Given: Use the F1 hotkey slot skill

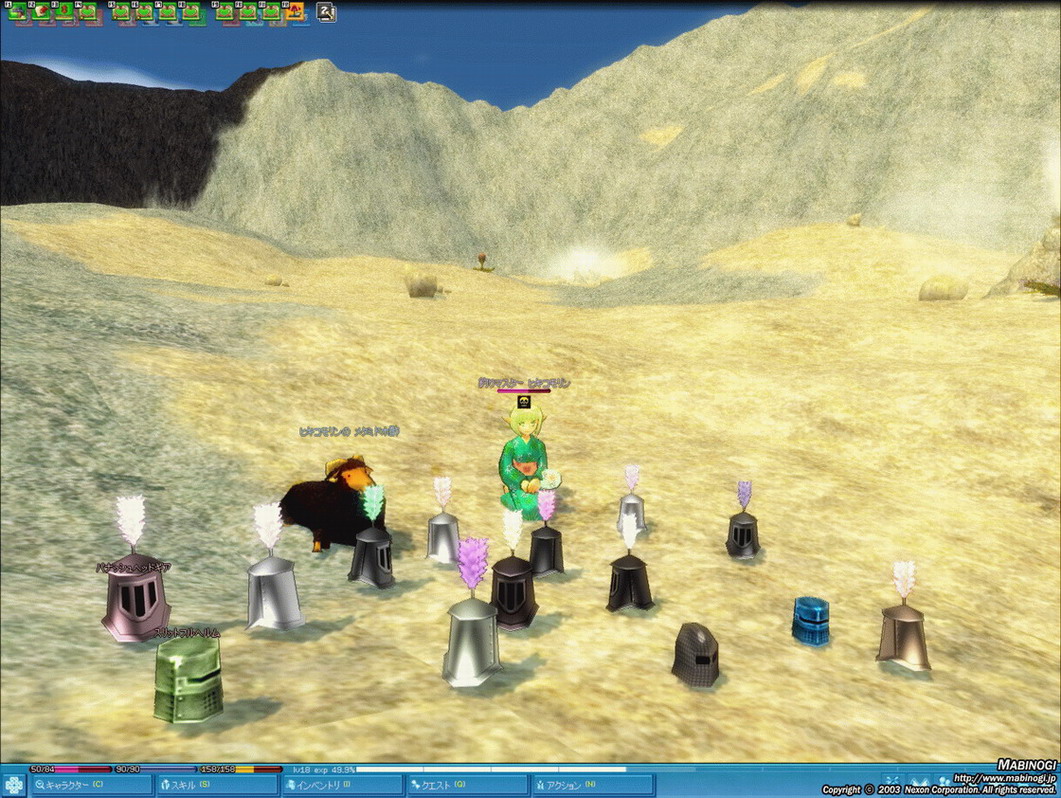Looking at the screenshot, I should (x=18, y=12).
